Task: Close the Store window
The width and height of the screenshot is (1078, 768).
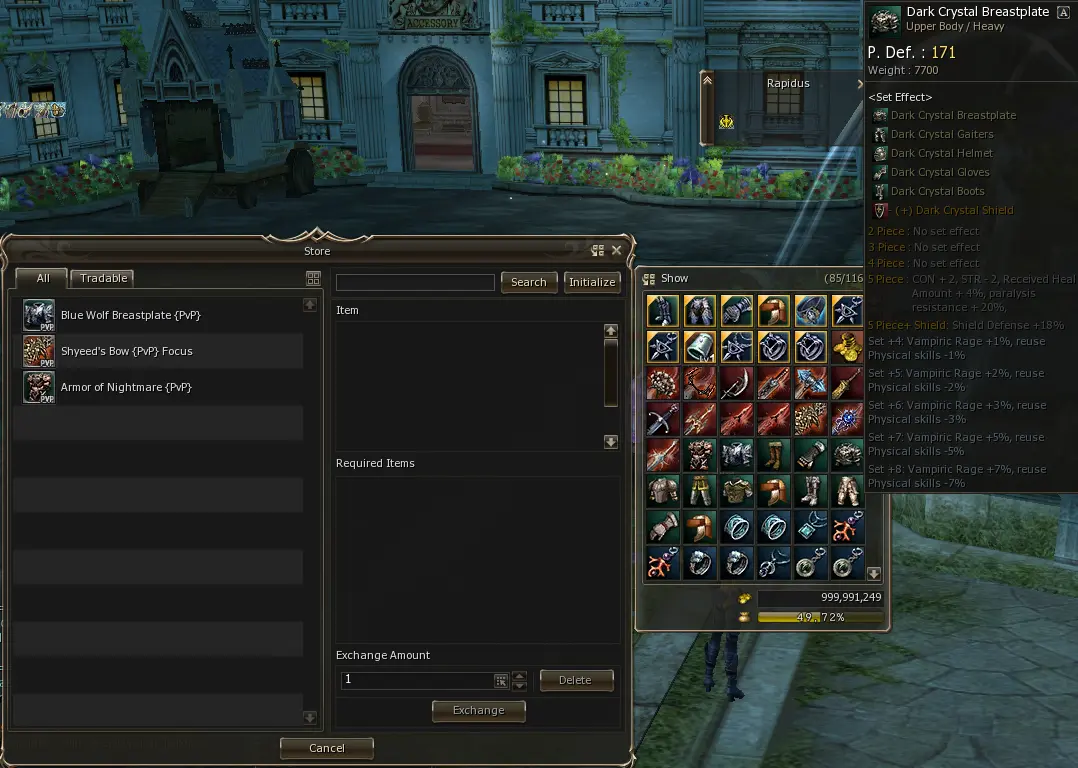Action: coord(616,251)
